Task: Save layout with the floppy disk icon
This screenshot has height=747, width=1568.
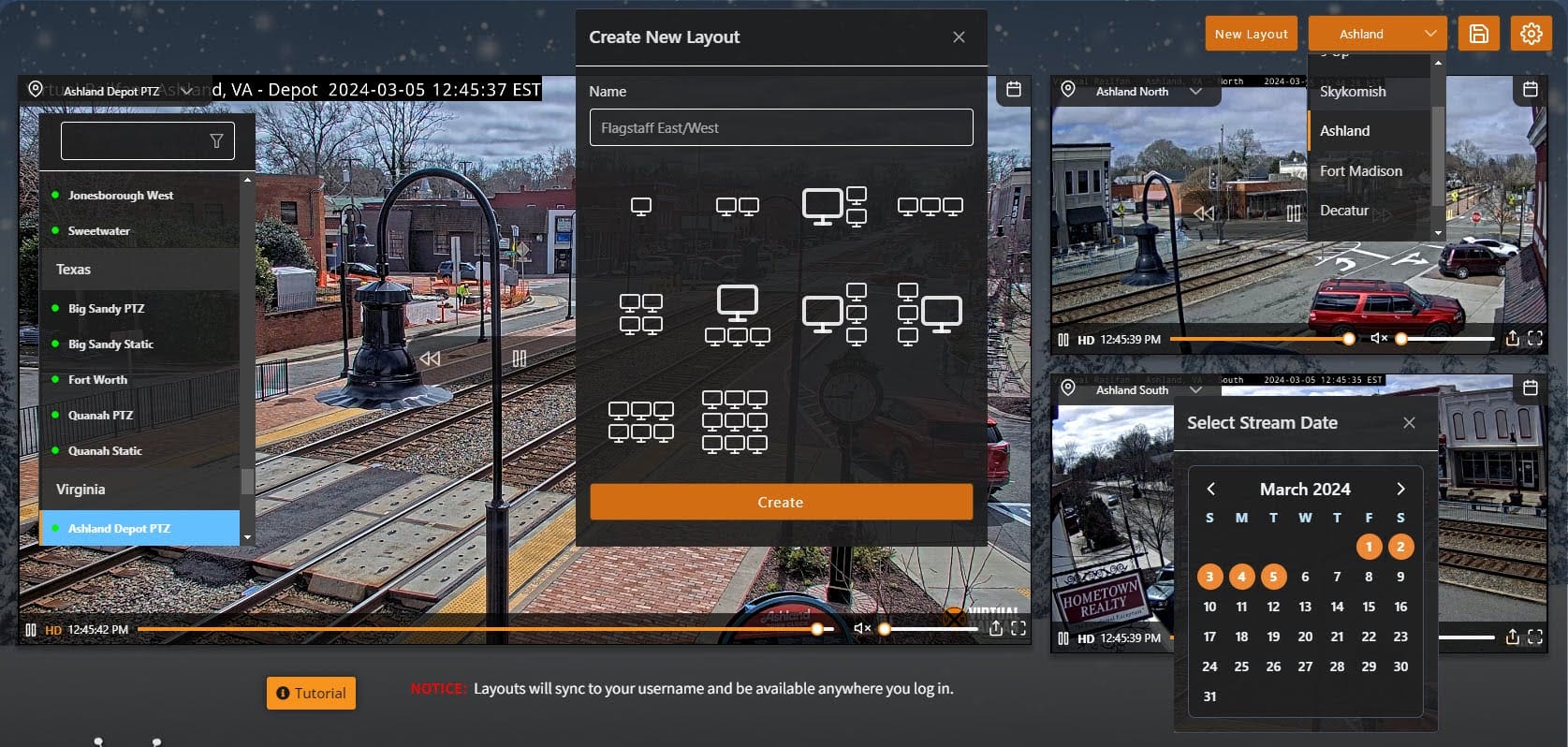Action: [1479, 34]
